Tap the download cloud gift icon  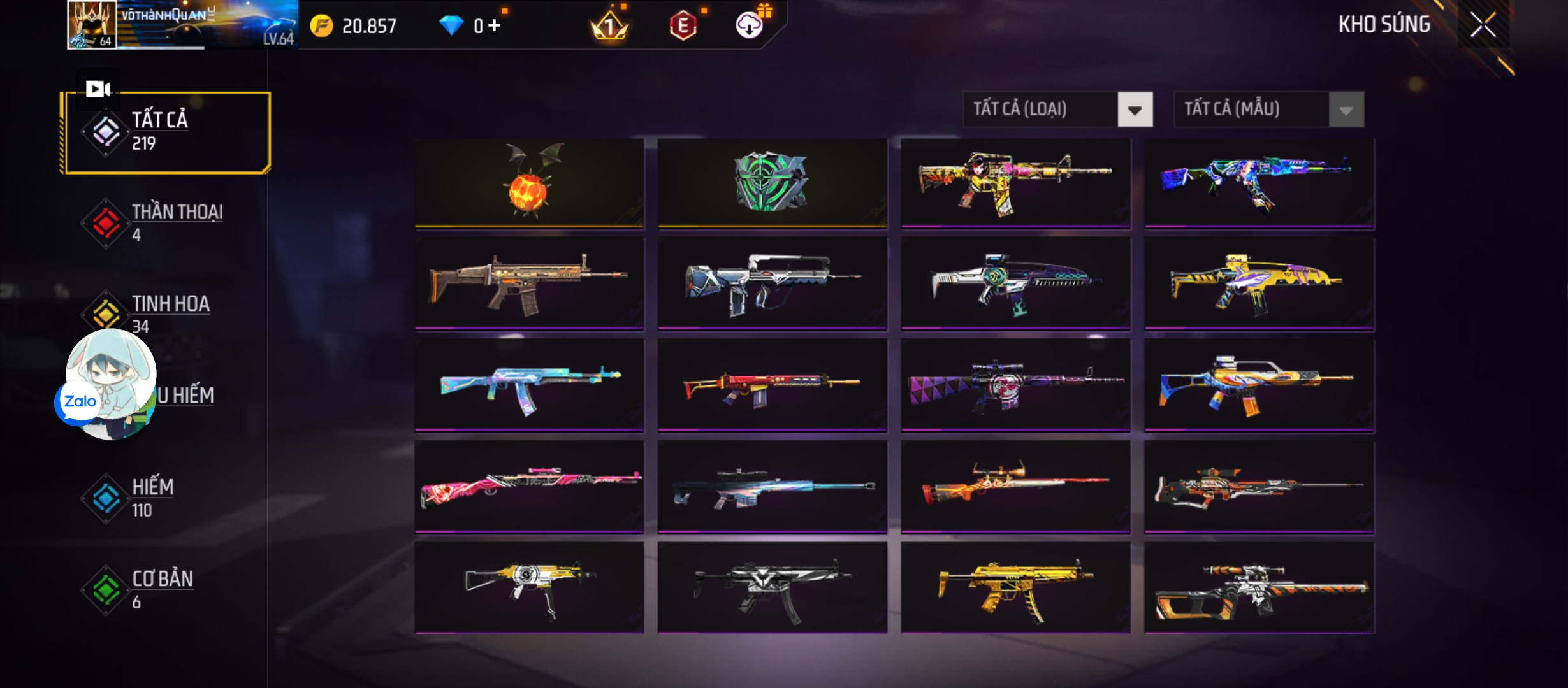(750, 24)
